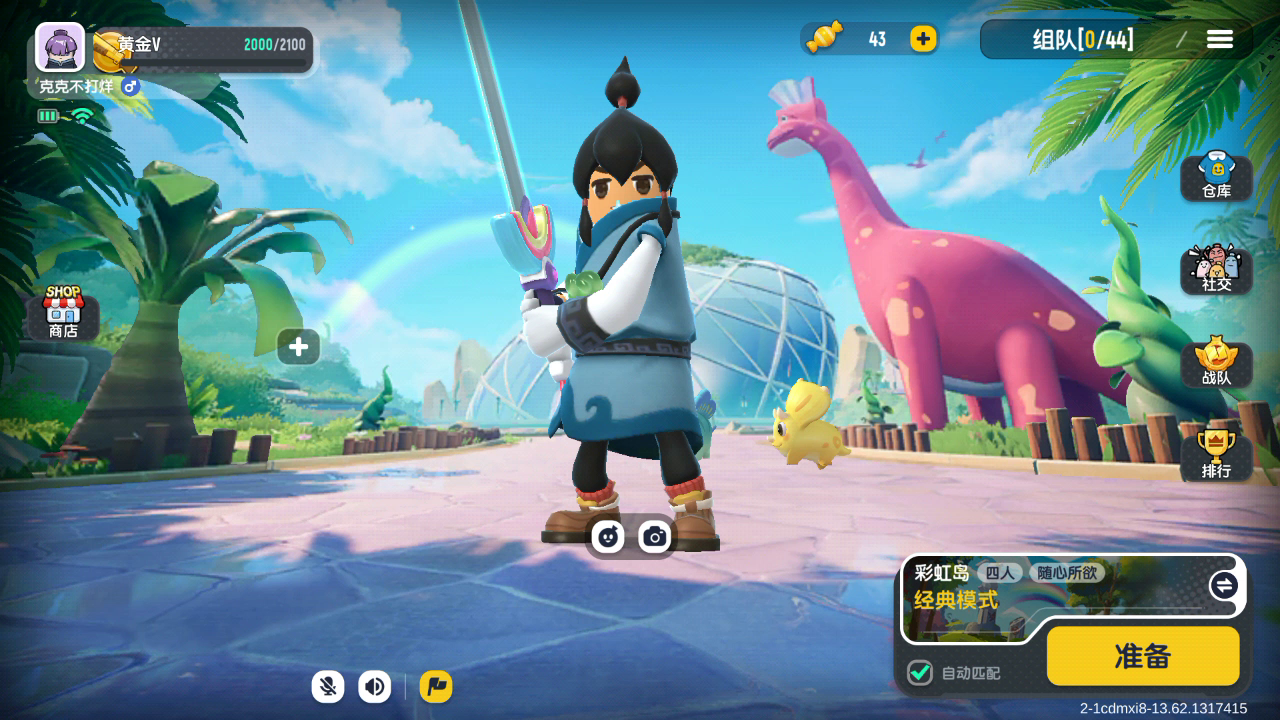Toggle the speaker sound button
This screenshot has width=1280, height=720.
click(375, 686)
